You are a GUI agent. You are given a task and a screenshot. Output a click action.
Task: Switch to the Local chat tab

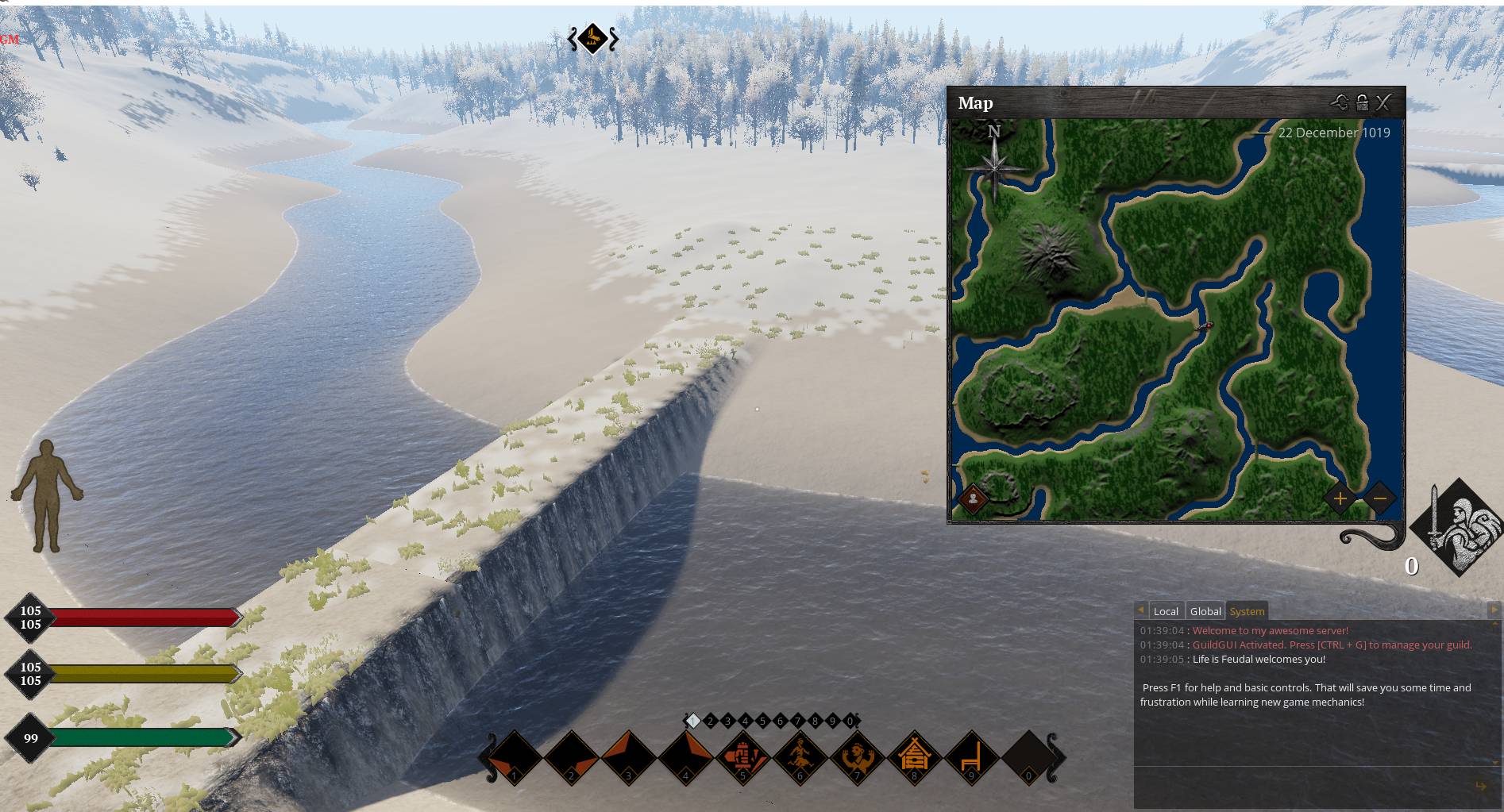(x=1165, y=611)
